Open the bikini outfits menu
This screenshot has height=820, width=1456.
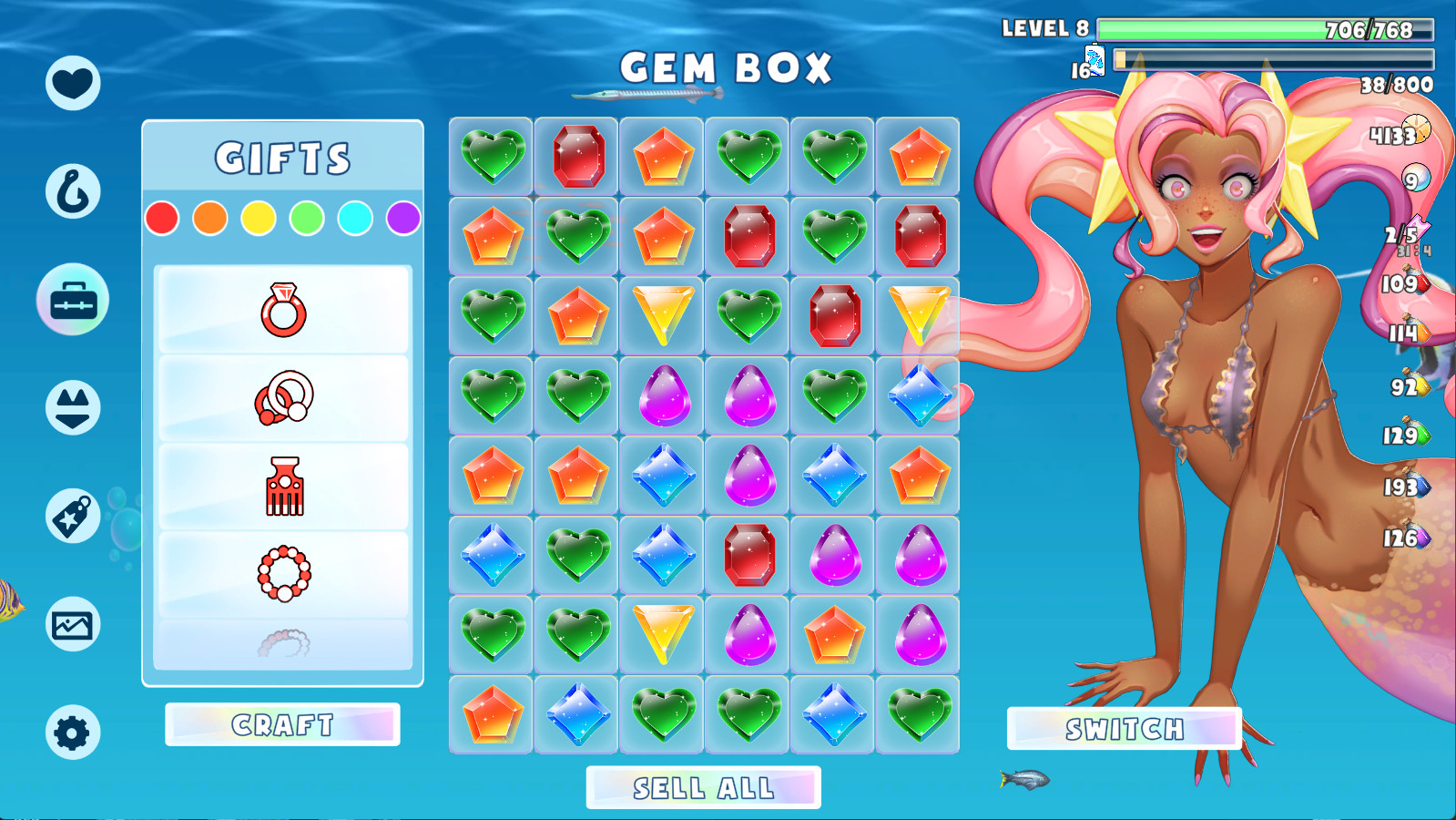73,407
